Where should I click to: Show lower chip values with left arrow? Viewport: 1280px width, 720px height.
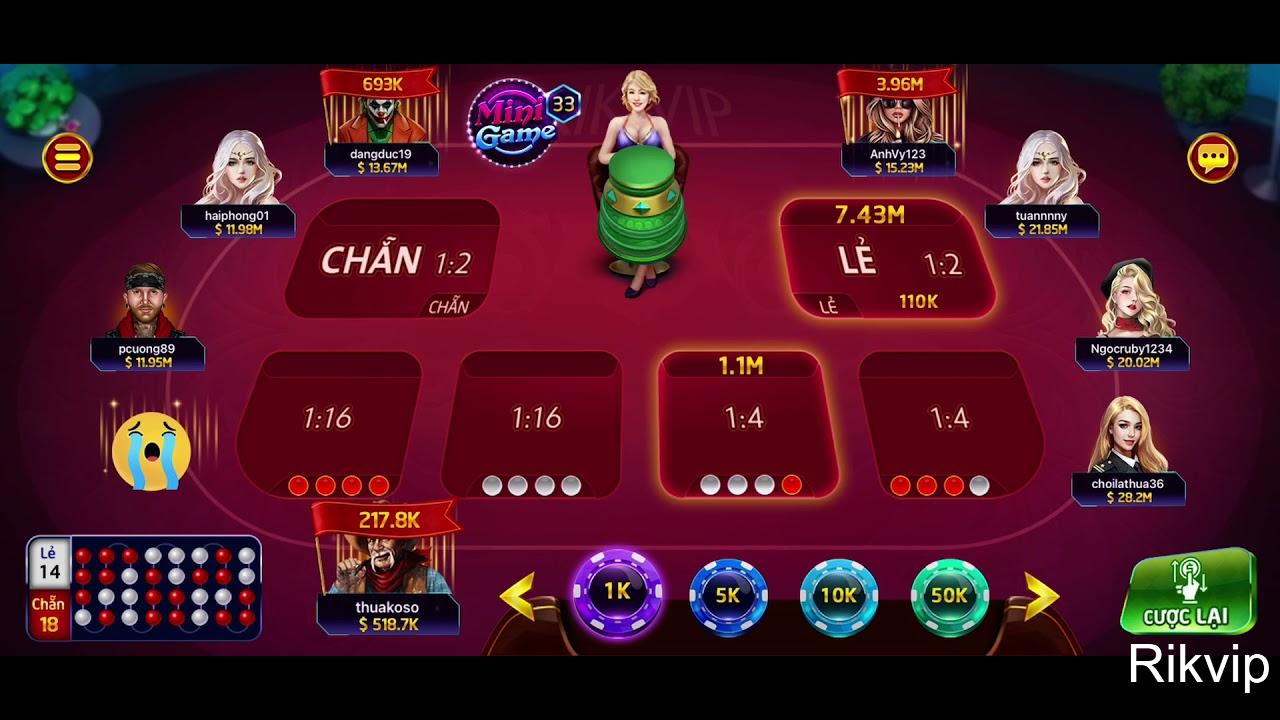pyautogui.click(x=518, y=596)
